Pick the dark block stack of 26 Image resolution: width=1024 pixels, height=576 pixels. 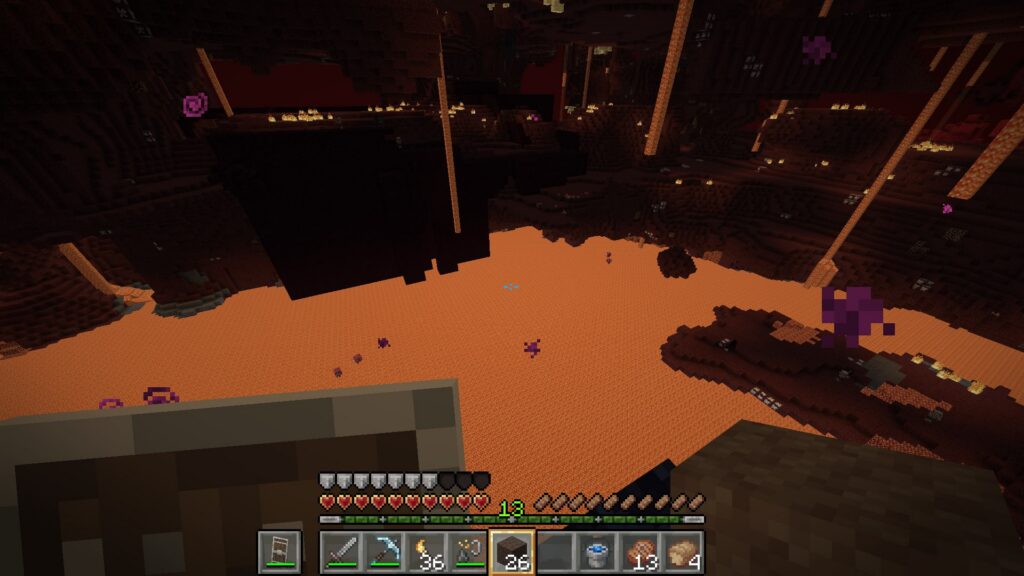512,552
